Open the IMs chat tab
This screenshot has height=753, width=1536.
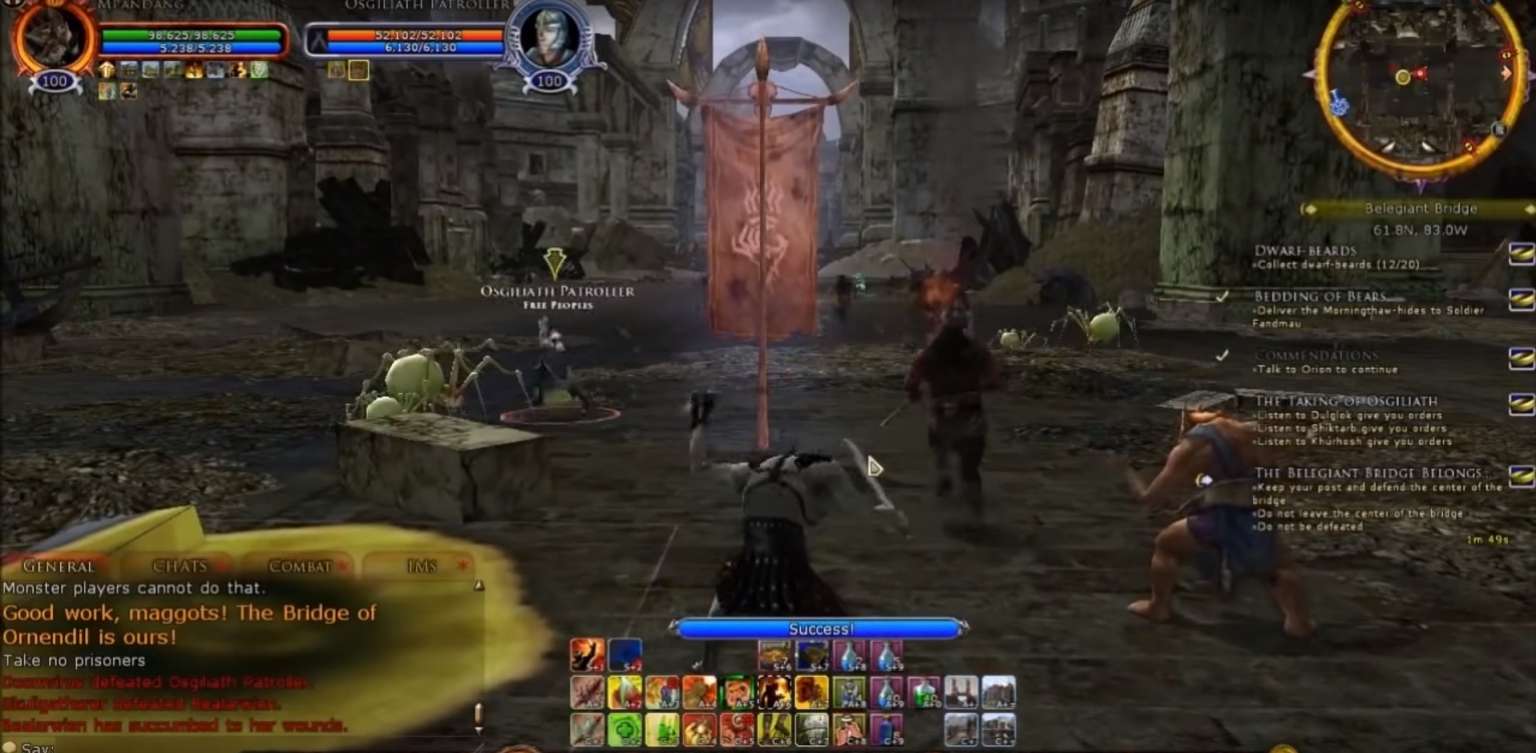[x=420, y=565]
